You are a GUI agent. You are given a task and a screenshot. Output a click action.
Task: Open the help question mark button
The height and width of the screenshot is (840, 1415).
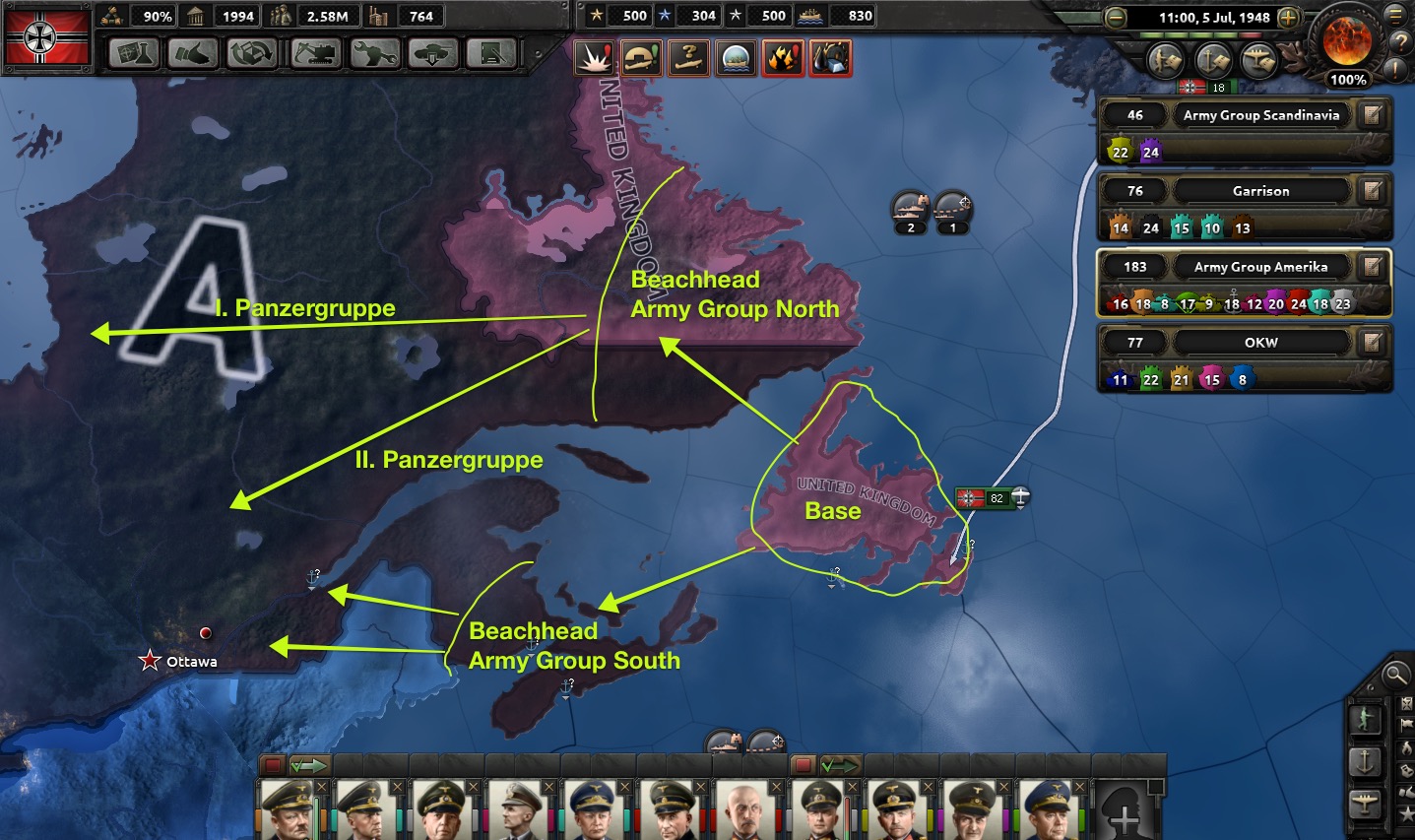click(1399, 42)
